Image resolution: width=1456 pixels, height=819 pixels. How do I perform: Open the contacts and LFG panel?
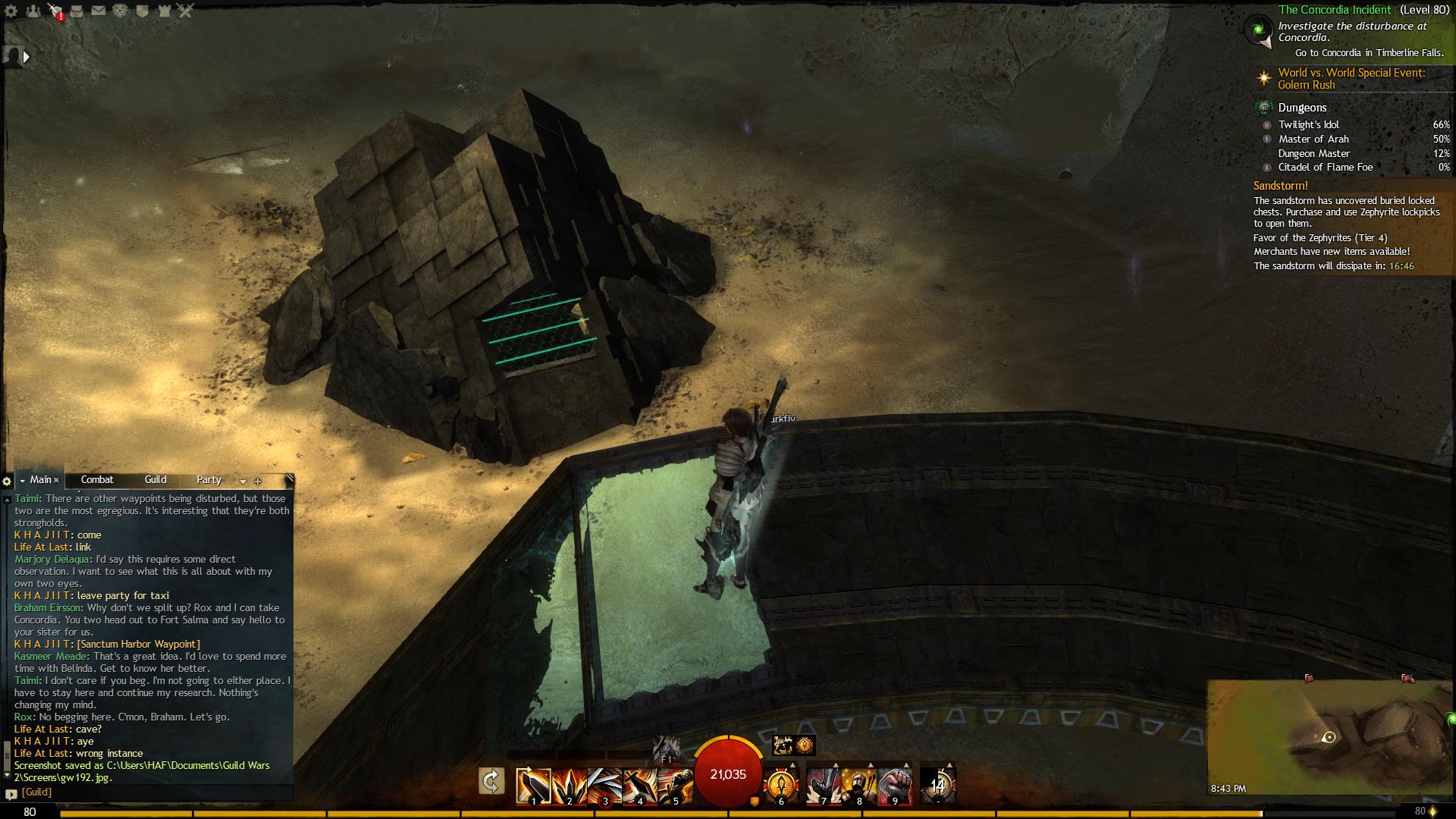tap(33, 11)
